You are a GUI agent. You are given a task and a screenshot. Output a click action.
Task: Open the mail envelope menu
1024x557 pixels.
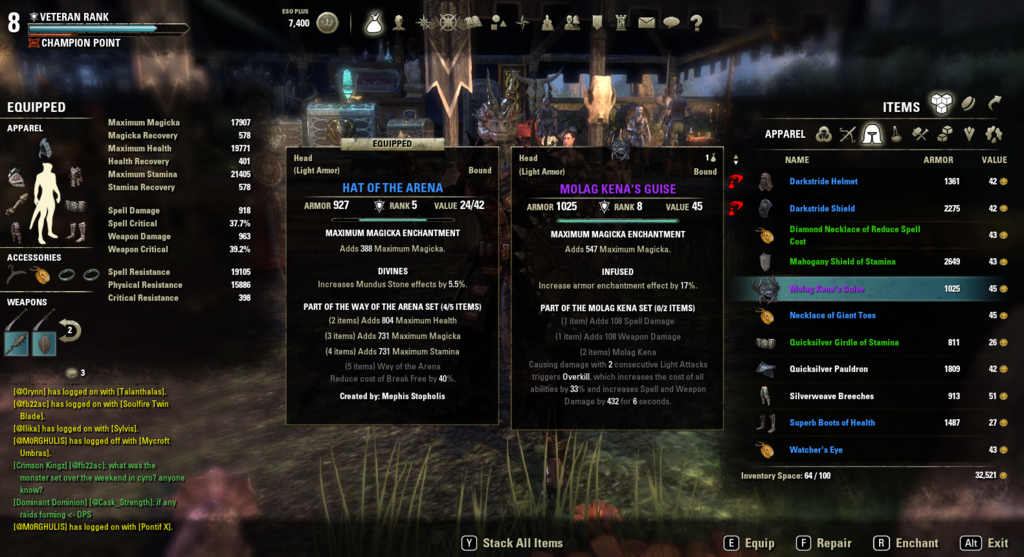pyautogui.click(x=646, y=22)
